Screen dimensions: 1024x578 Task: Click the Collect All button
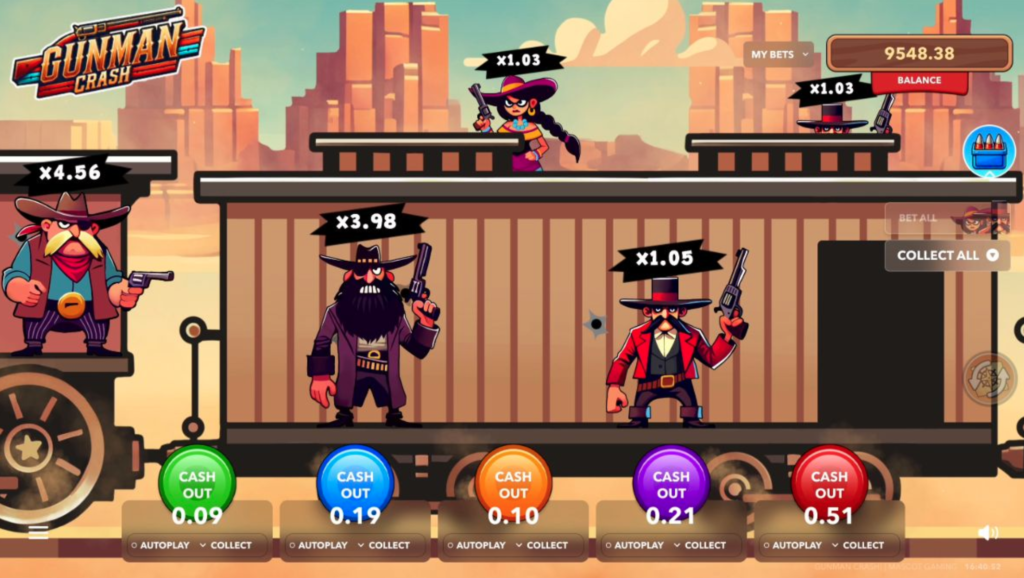(947, 255)
